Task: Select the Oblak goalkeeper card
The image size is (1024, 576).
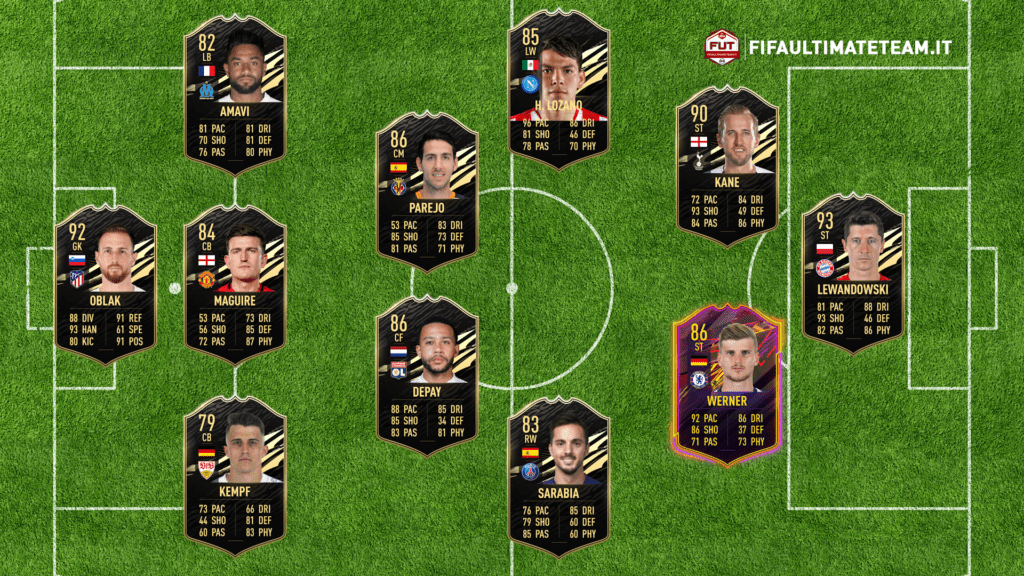Action: tap(105, 284)
